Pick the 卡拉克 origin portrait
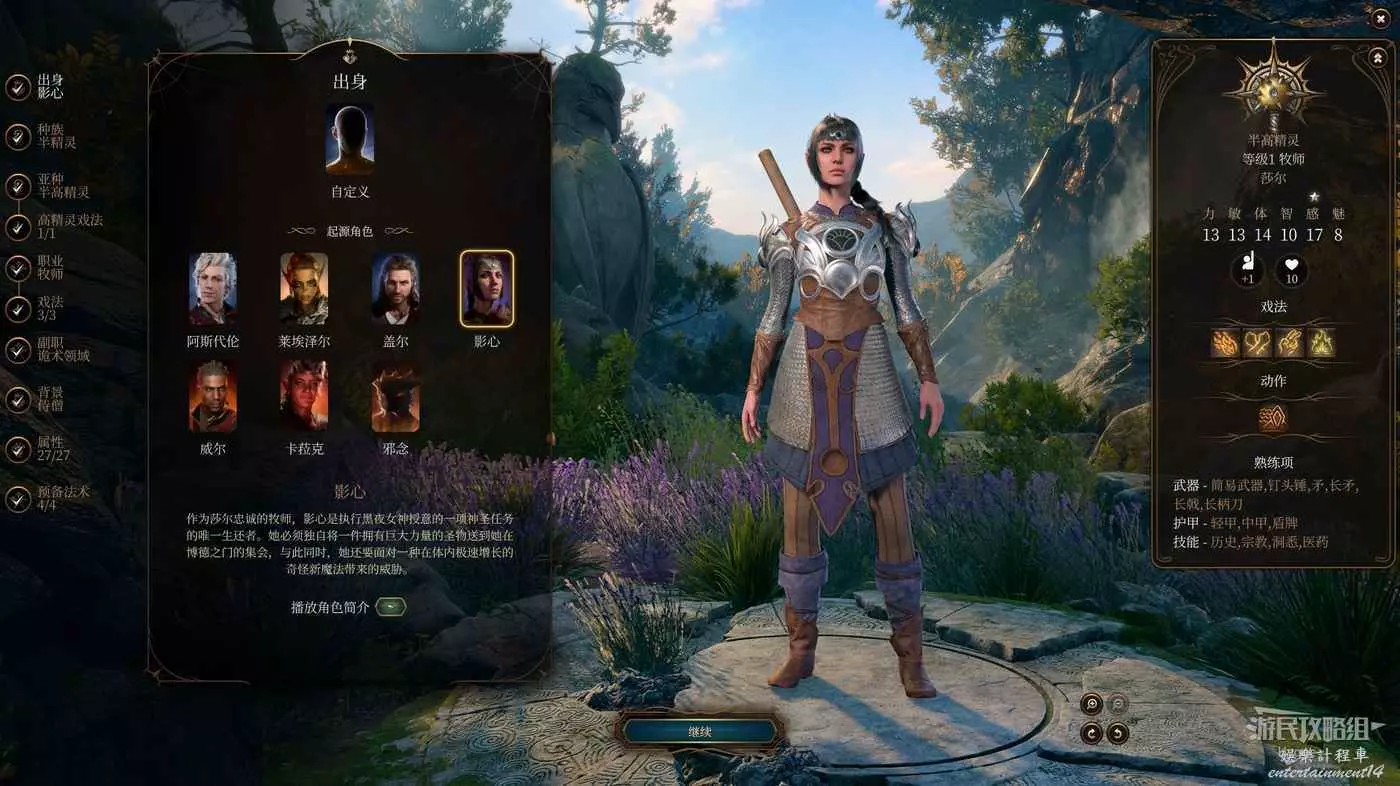1400x786 pixels. 304,397
